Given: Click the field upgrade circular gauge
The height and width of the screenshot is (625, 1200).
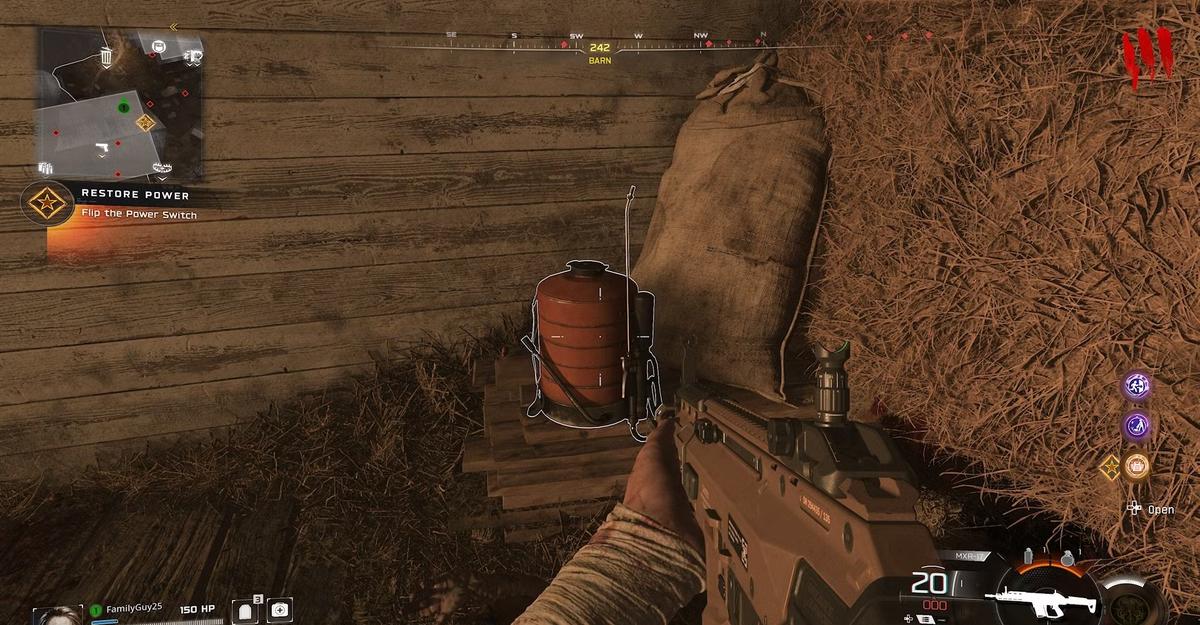Looking at the screenshot, I should pos(1132,600).
